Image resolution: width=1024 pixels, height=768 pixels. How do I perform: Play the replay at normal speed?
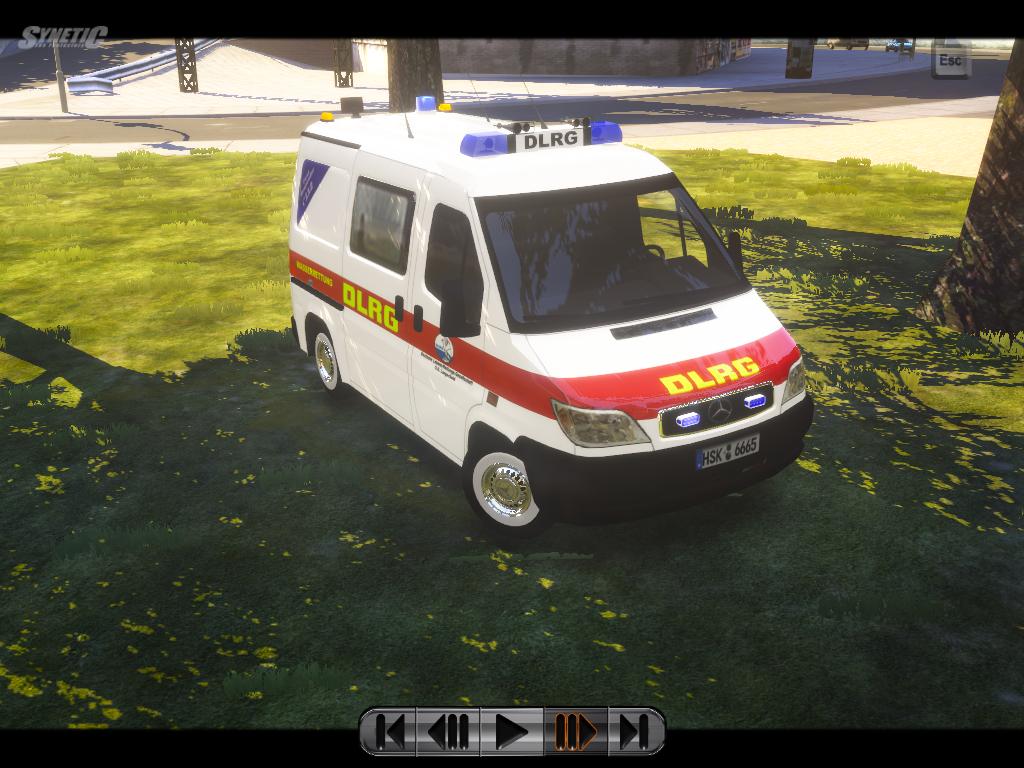coord(511,732)
